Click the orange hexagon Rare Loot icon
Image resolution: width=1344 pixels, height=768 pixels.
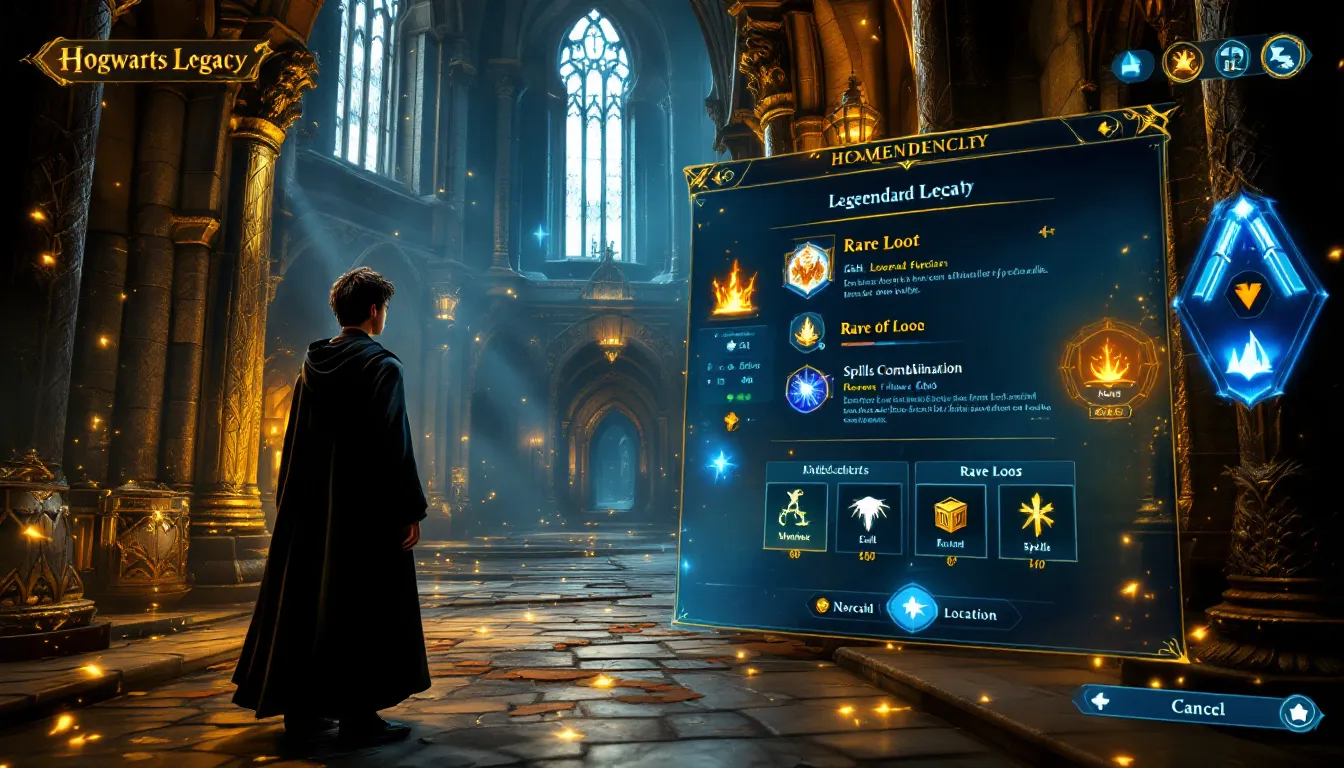pos(809,268)
